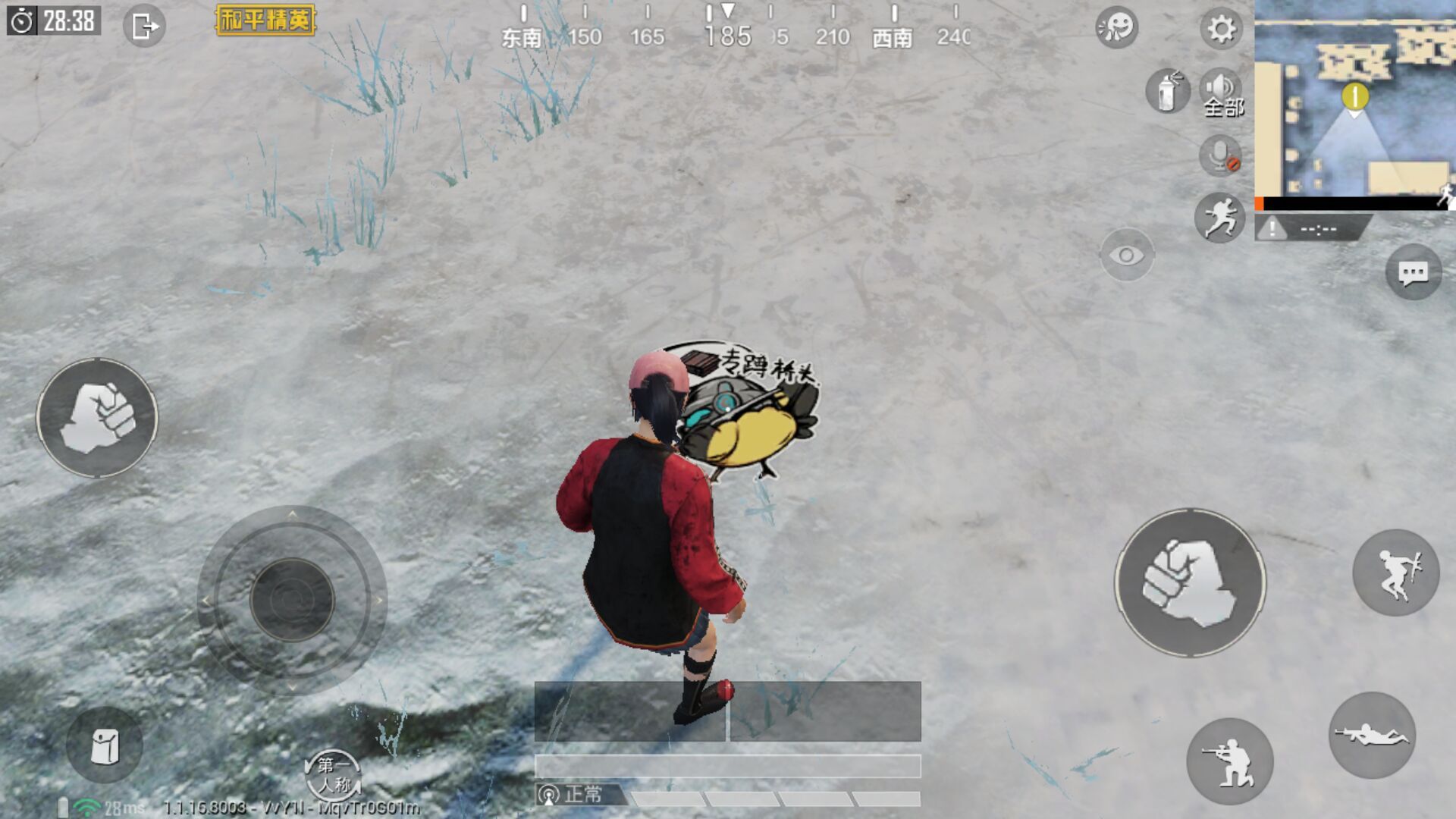Open the emote face menu

click(x=1117, y=27)
